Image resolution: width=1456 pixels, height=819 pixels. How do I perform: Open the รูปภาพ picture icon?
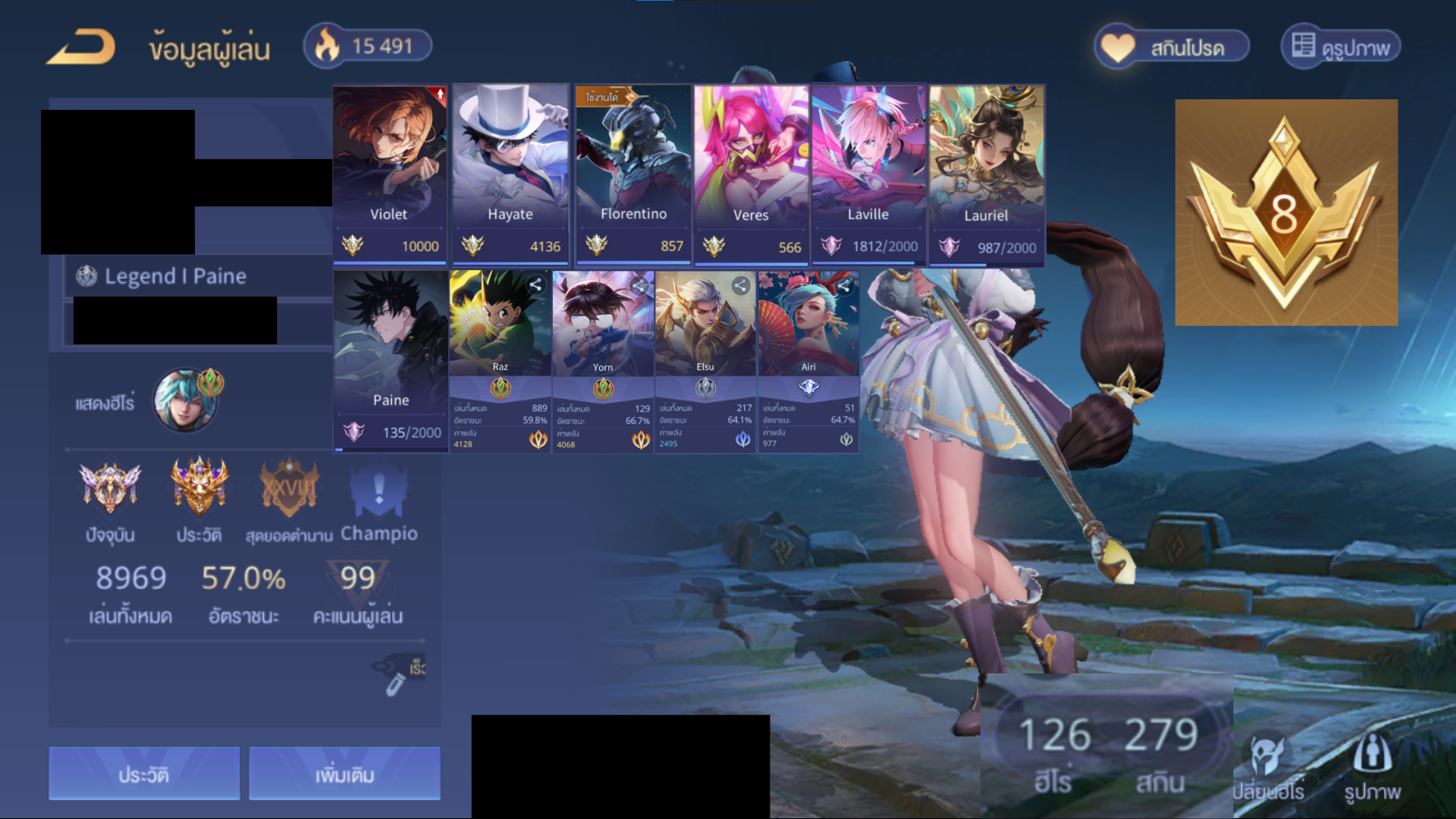1373,767
